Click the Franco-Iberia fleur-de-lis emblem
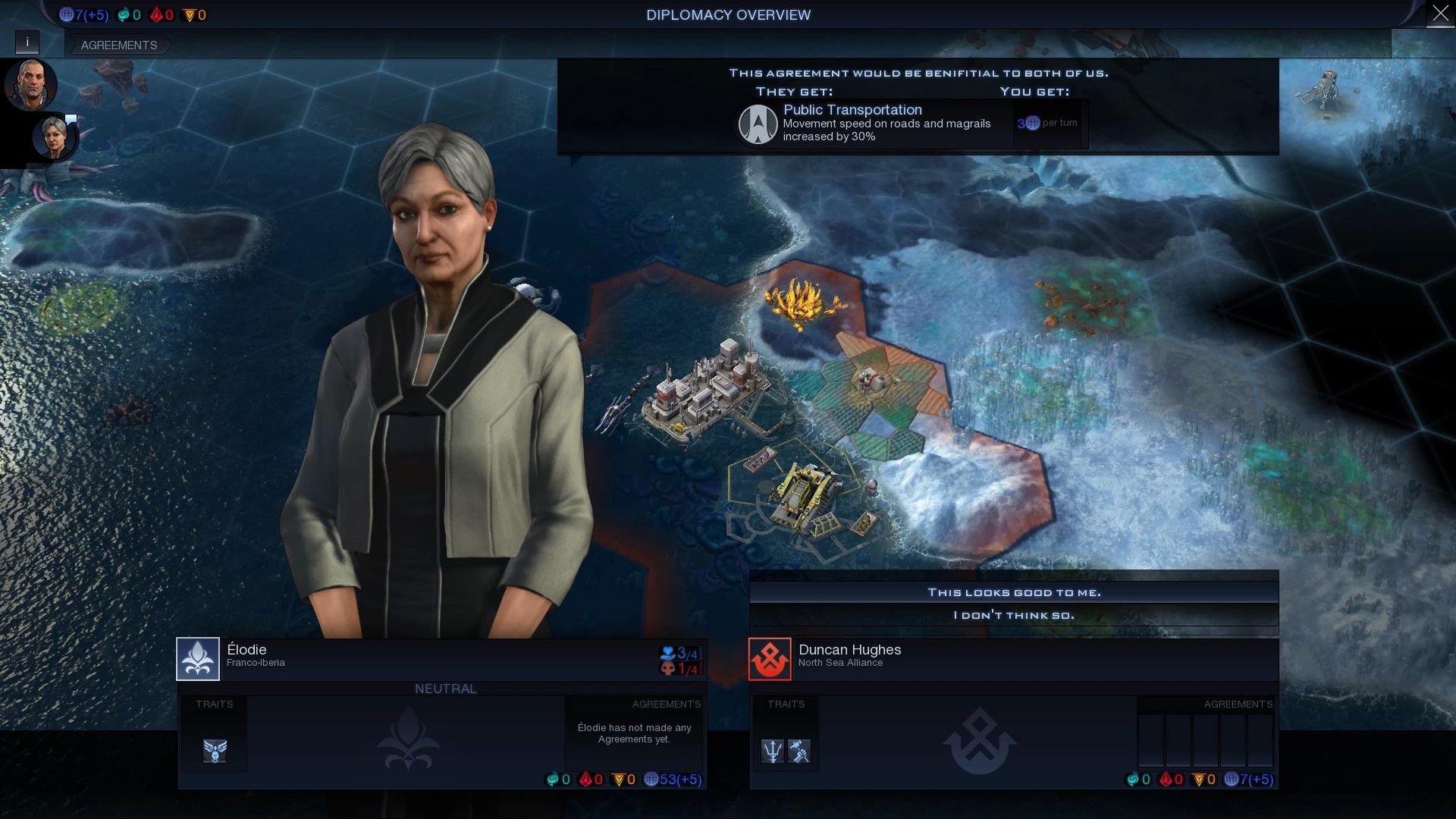The width and height of the screenshot is (1456, 819). point(198,658)
